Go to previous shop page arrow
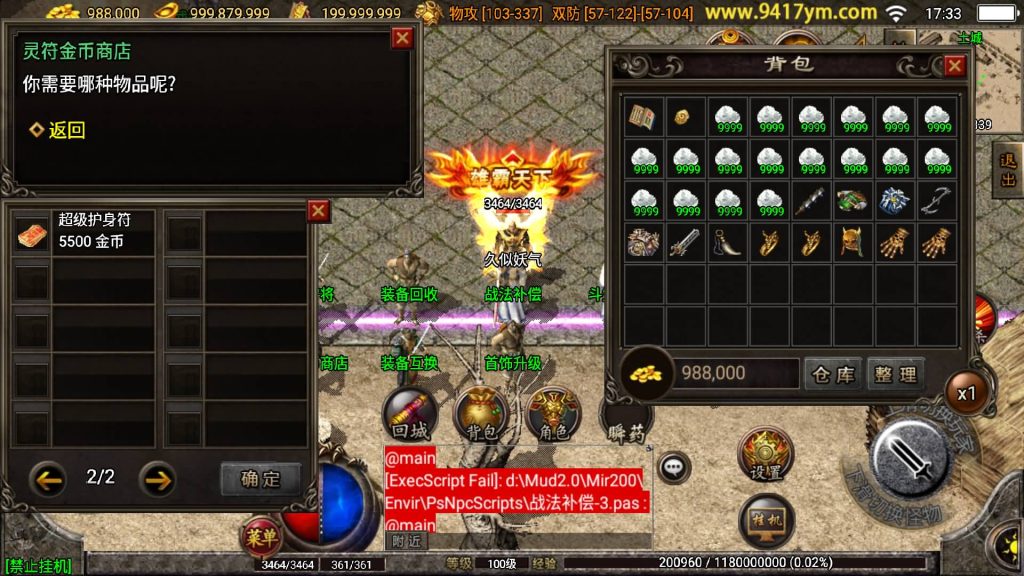Screen dimensions: 1024x576 pos(48,478)
